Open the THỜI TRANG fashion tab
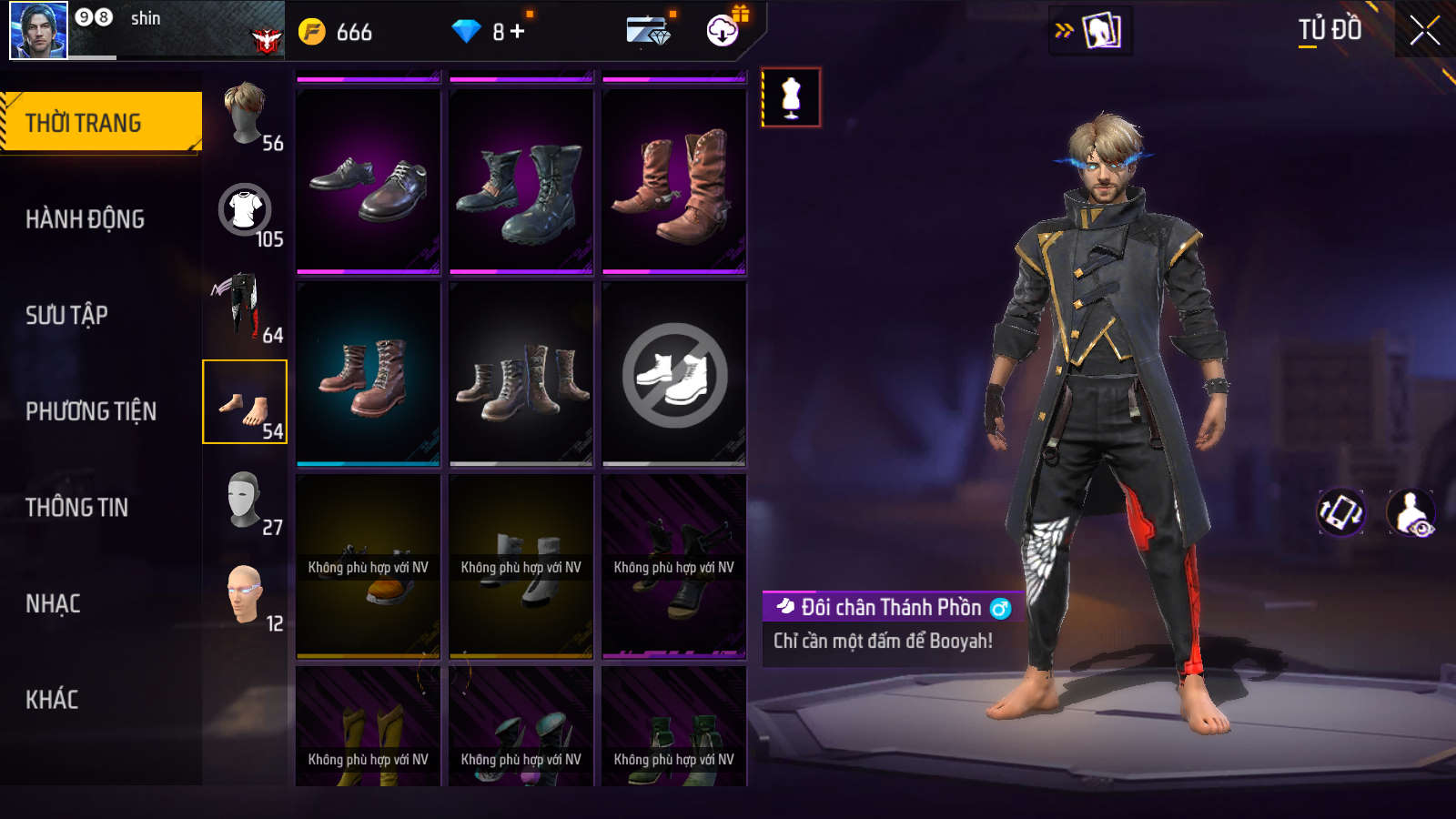Image resolution: width=1456 pixels, height=819 pixels. (x=100, y=122)
